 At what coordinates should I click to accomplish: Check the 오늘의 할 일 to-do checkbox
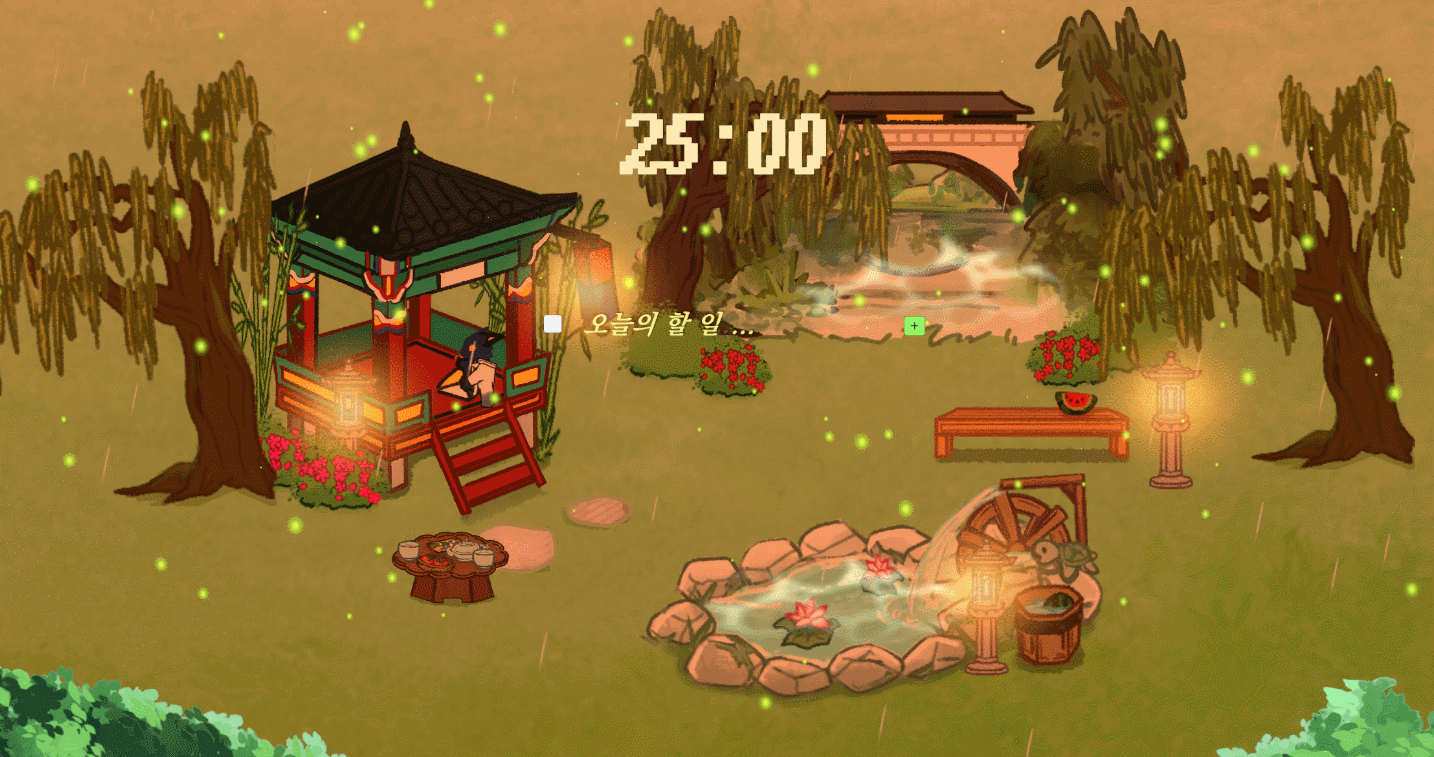pos(551,323)
